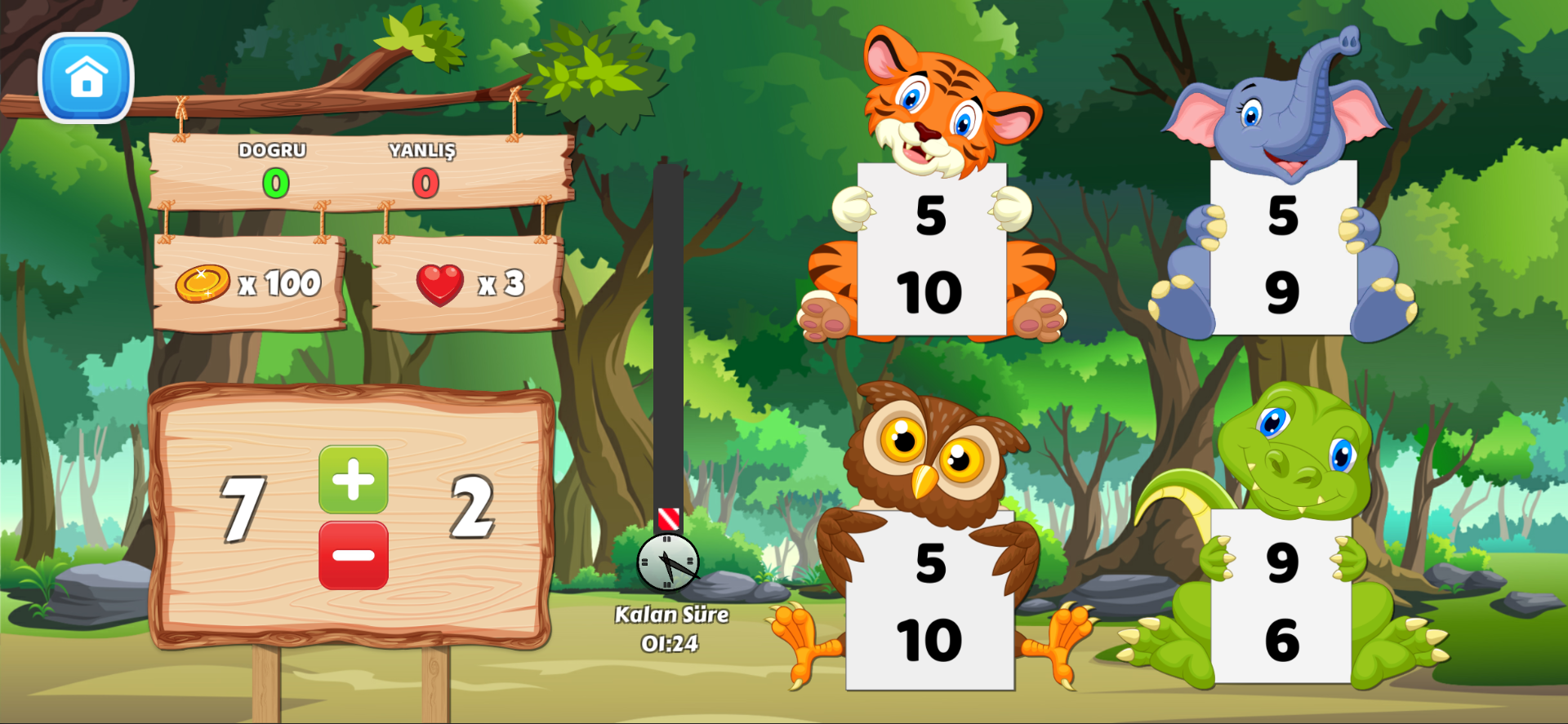The image size is (1568, 724).
Task: Choose the green plus operator
Action: tap(353, 479)
